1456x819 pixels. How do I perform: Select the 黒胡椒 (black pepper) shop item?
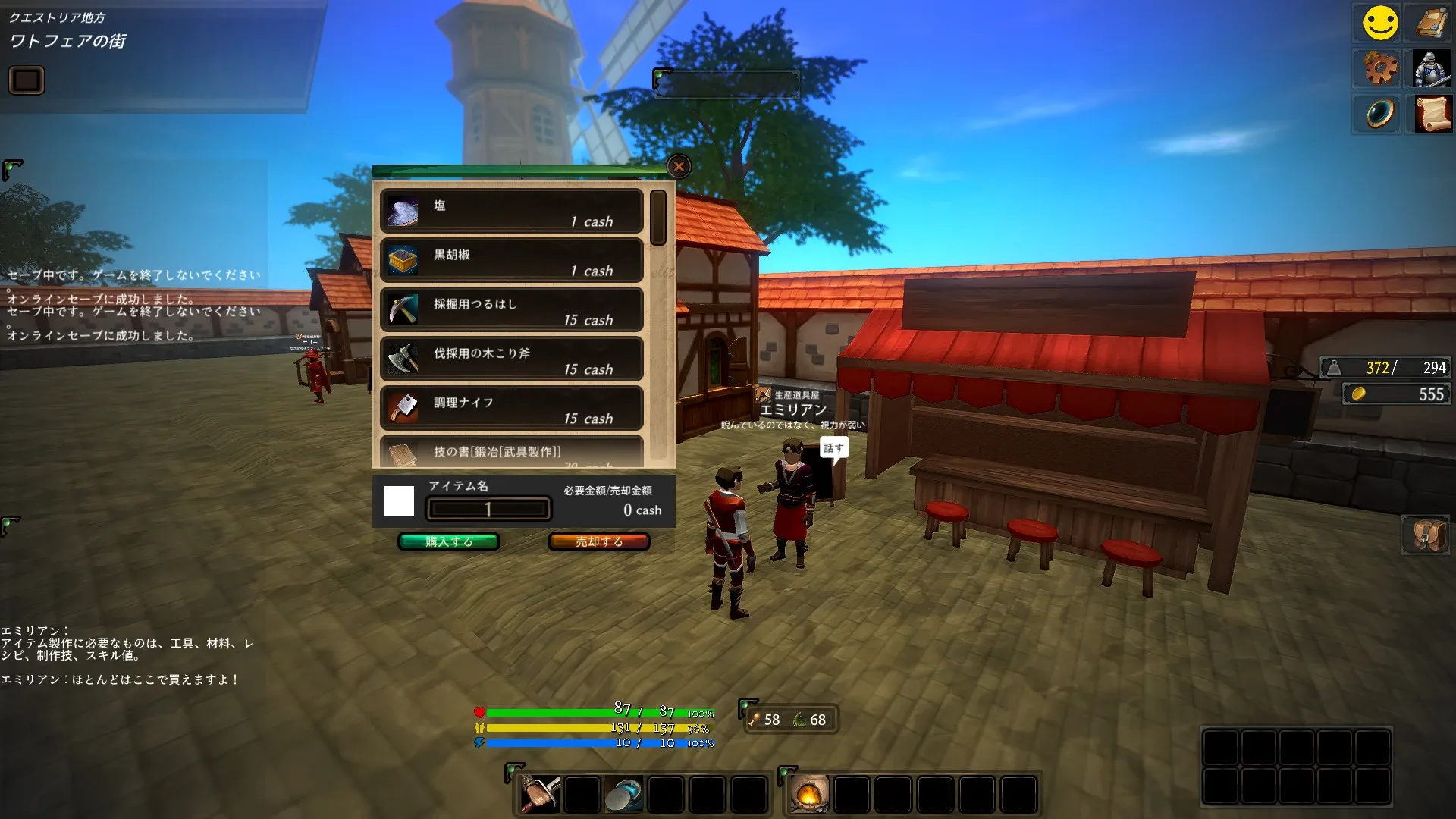coord(511,261)
